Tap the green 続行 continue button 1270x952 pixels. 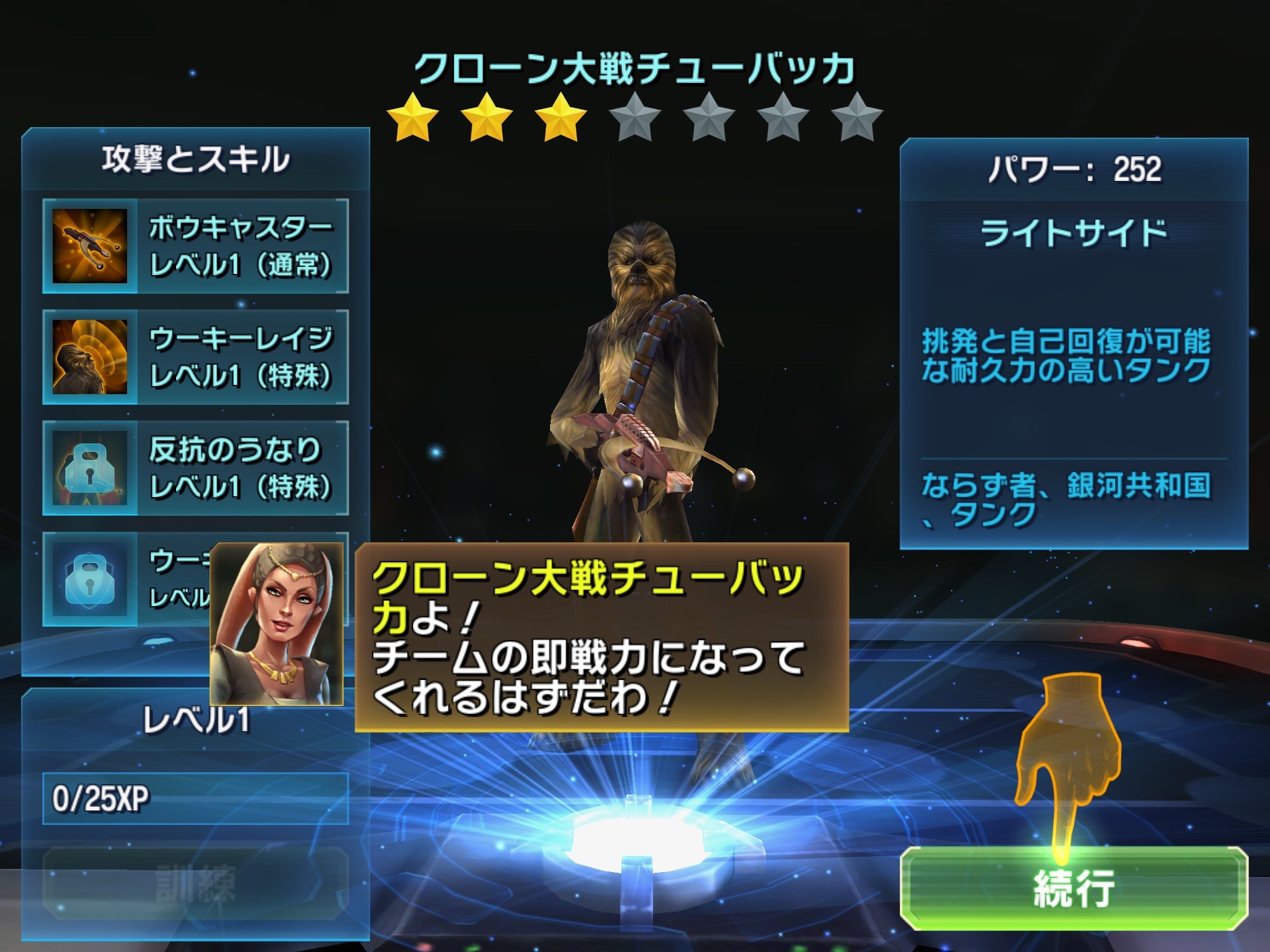(1073, 888)
